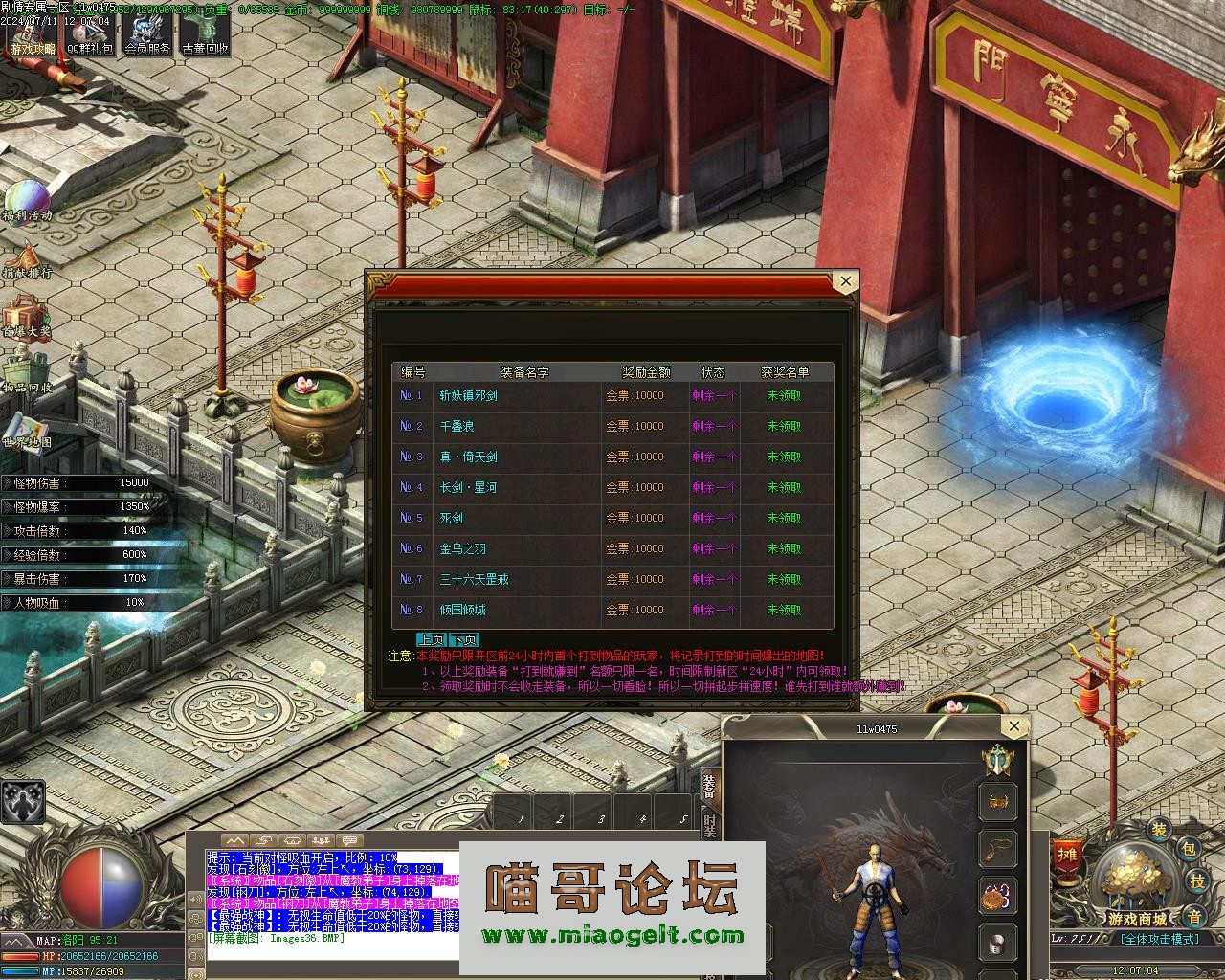Open the stall with the 摊 button
This screenshot has width=1225, height=980.
1067,854
